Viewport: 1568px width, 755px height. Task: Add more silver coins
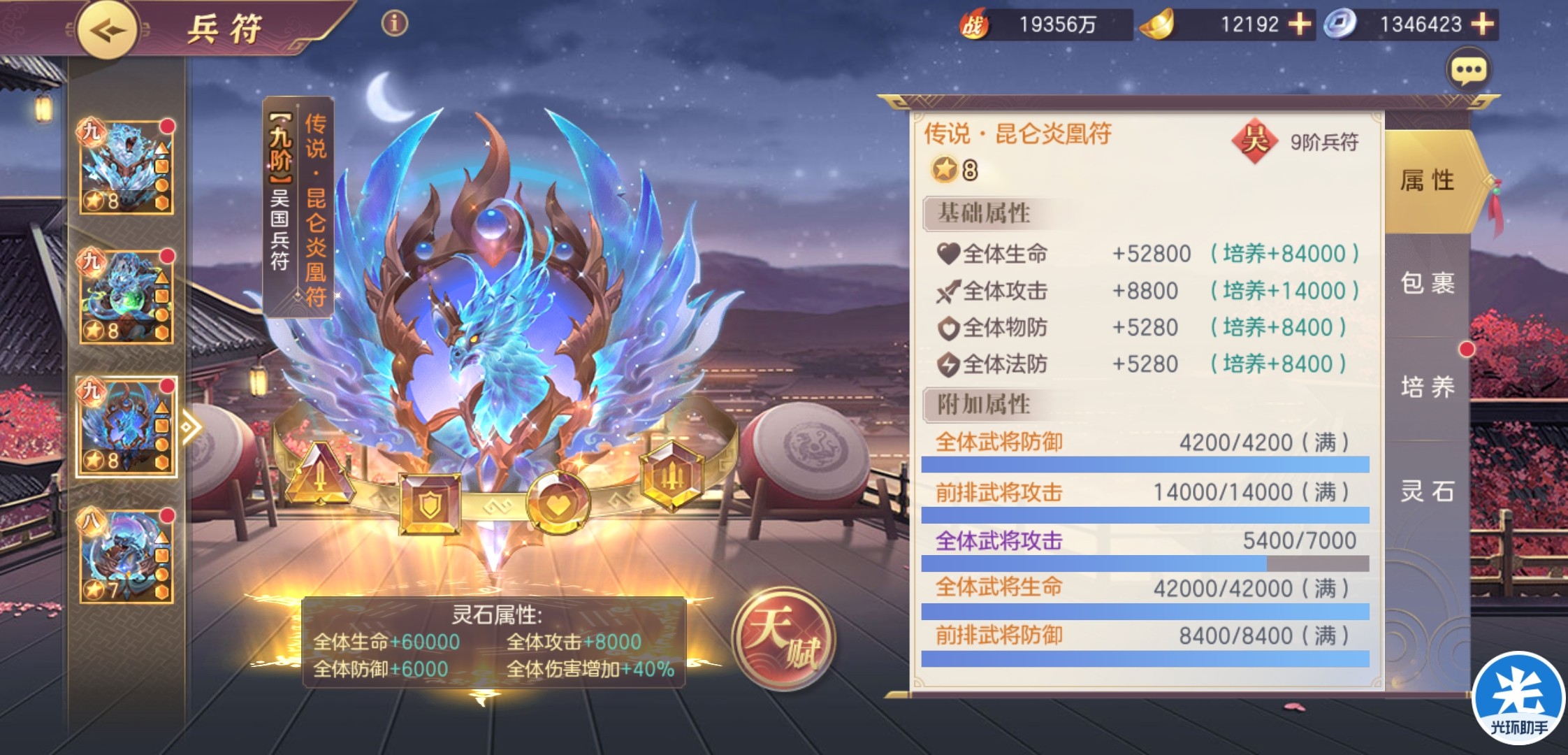click(1482, 24)
